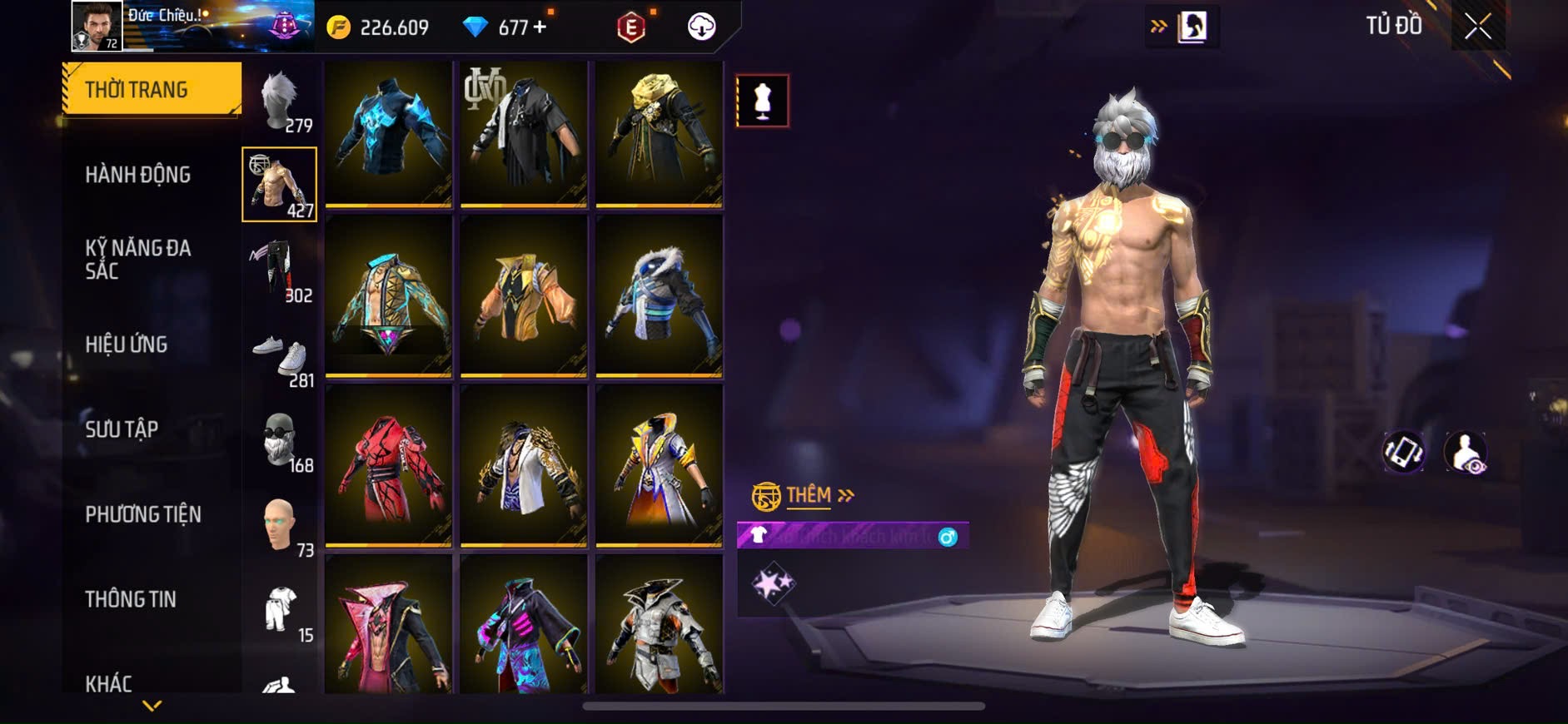1568x724 pixels.
Task: Open the Hành Động menu section
Action: [138, 175]
